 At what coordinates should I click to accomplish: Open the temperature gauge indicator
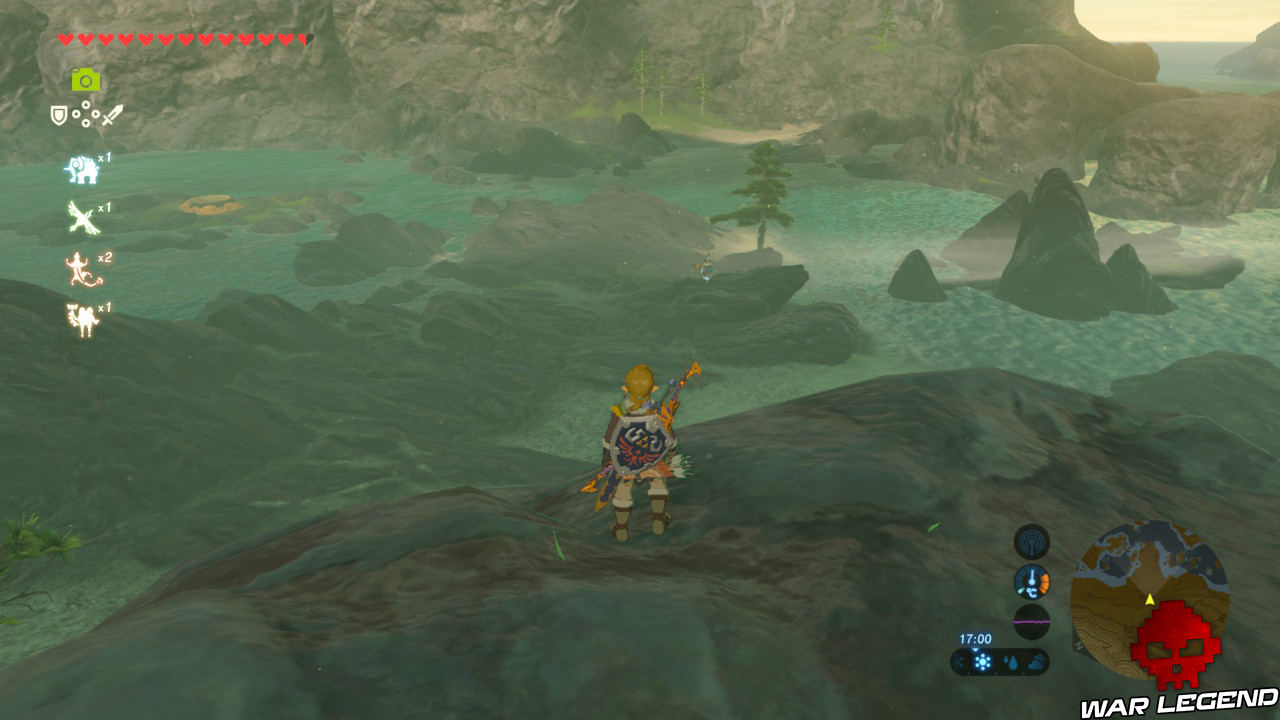pyautogui.click(x=1032, y=581)
